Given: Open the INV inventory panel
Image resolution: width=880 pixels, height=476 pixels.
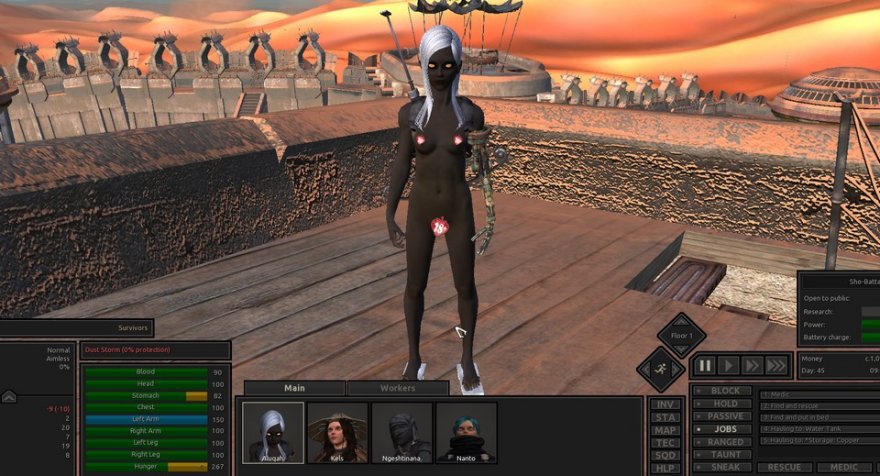Looking at the screenshot, I should click(665, 404).
